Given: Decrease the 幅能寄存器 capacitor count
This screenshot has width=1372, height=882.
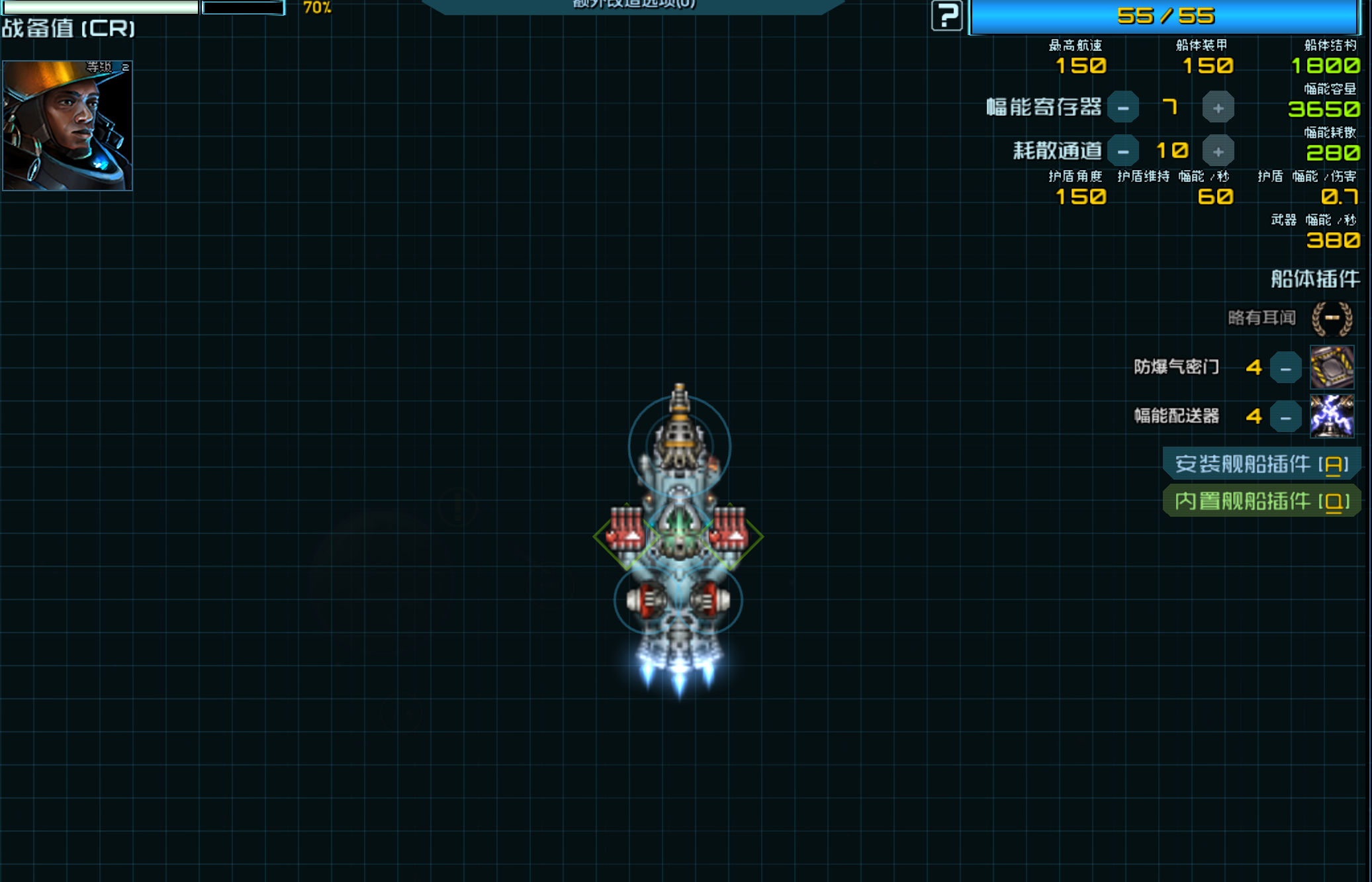Looking at the screenshot, I should 1122,108.
